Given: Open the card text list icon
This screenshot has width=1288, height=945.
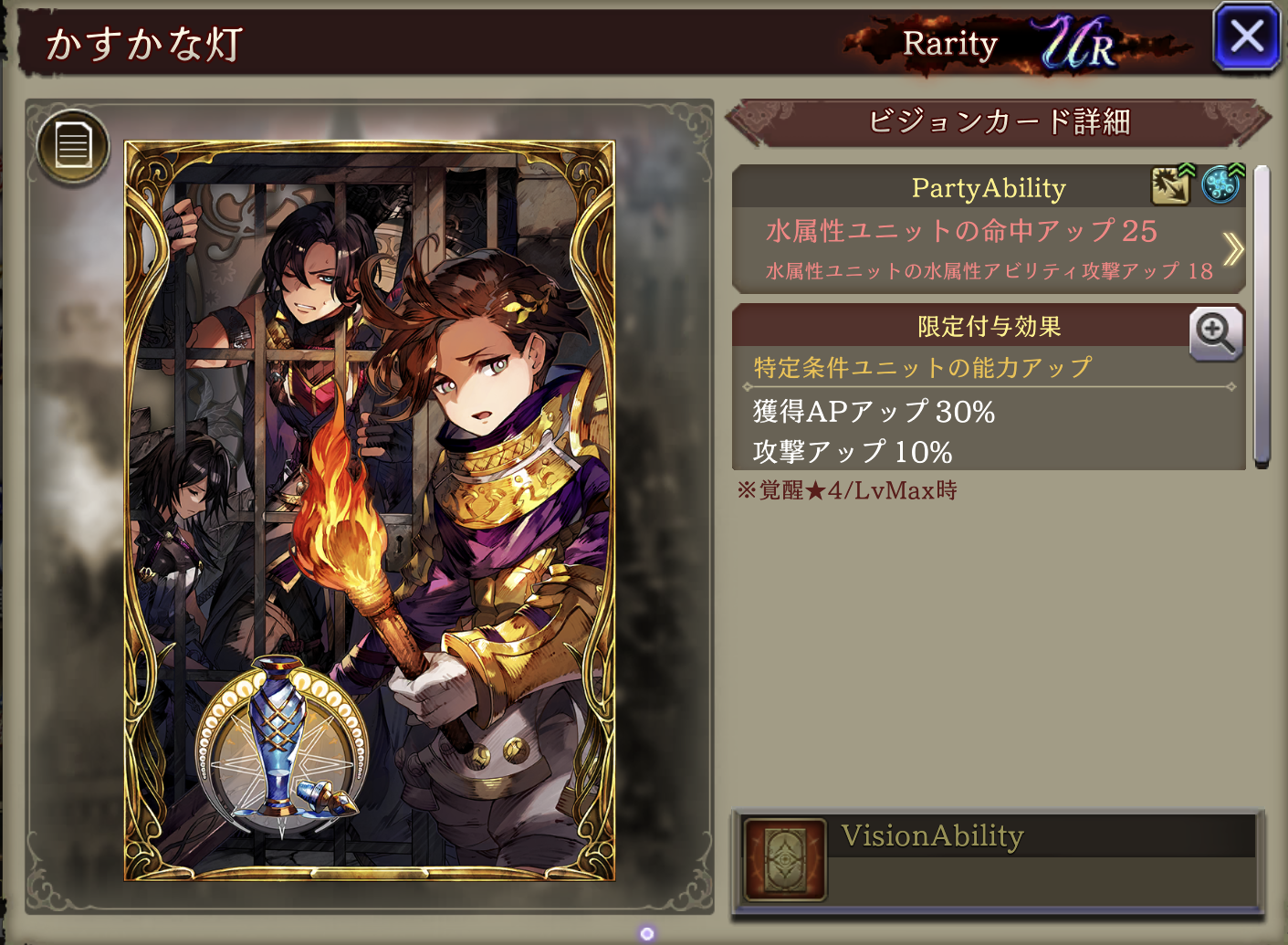Looking at the screenshot, I should click(73, 146).
